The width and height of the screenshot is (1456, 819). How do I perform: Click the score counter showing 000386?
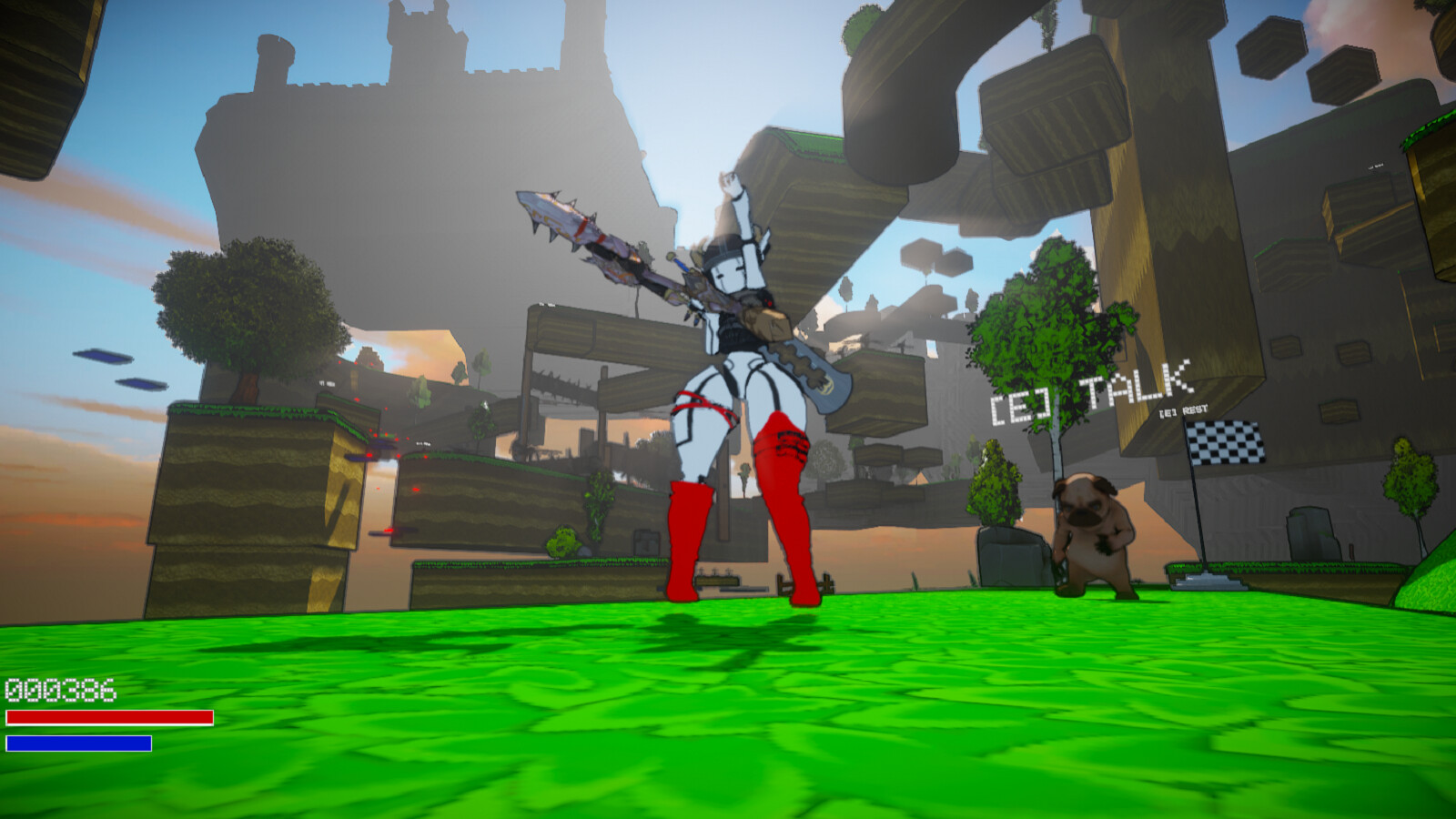click(x=59, y=692)
